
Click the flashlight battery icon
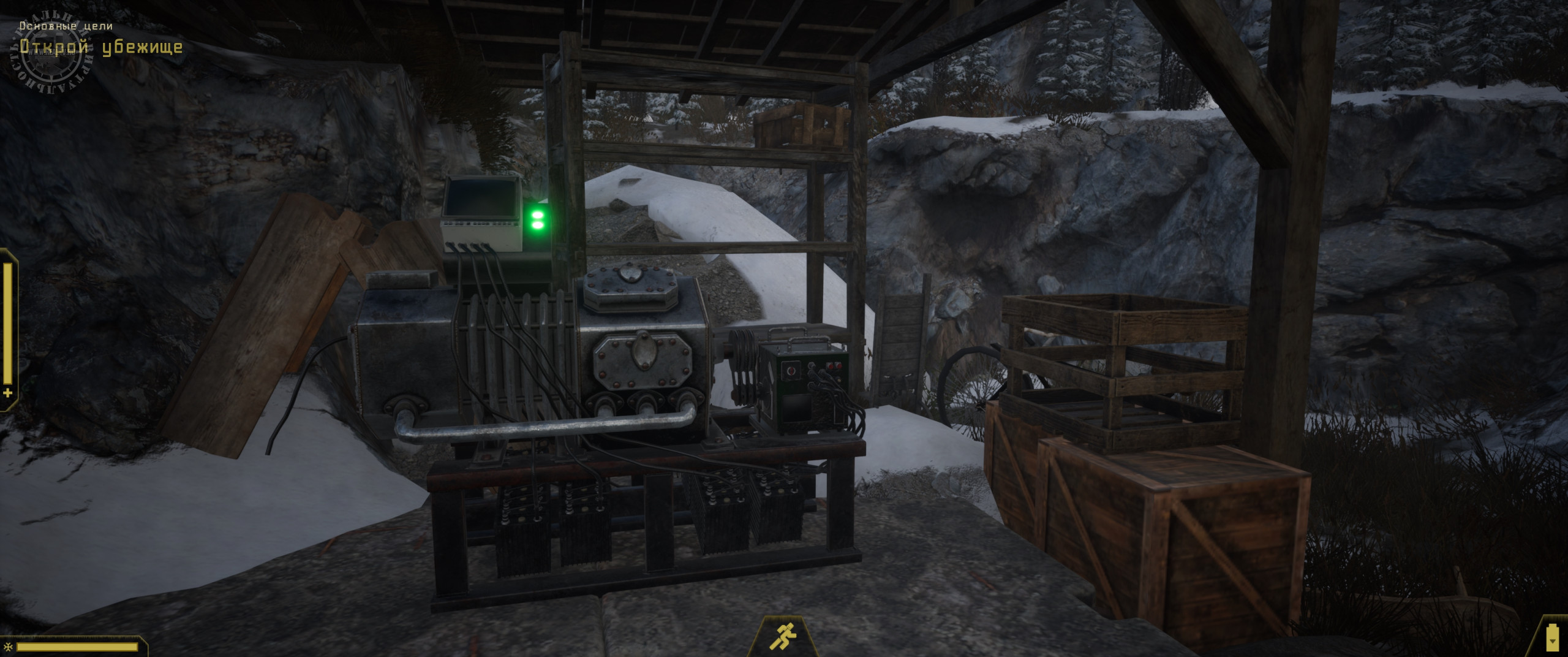click(x=1551, y=637)
